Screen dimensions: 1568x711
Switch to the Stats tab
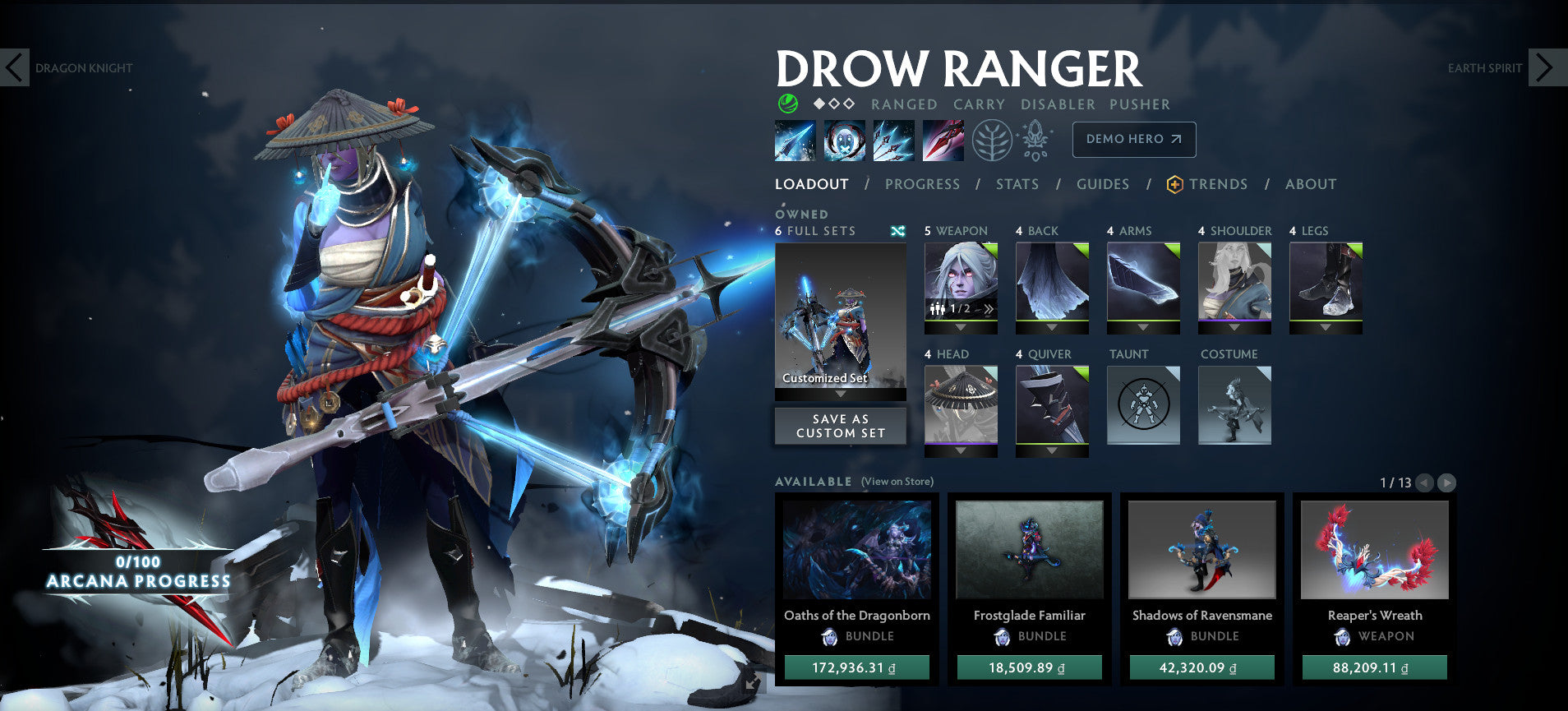click(x=1017, y=184)
